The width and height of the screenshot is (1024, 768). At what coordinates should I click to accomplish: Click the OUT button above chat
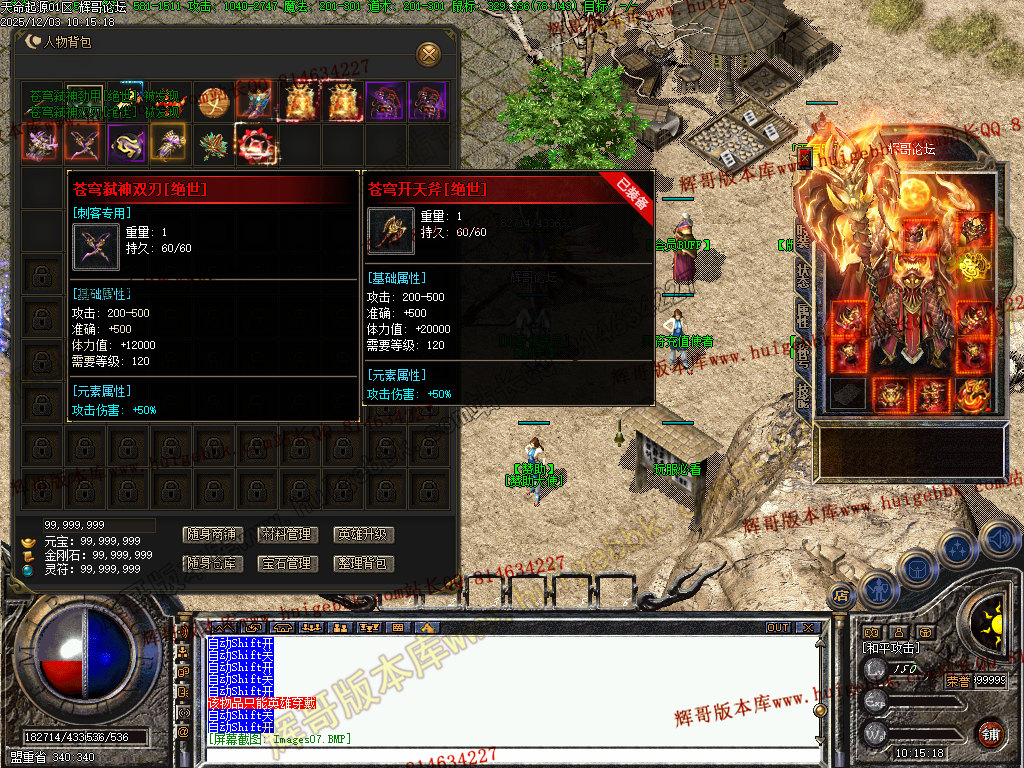point(778,628)
